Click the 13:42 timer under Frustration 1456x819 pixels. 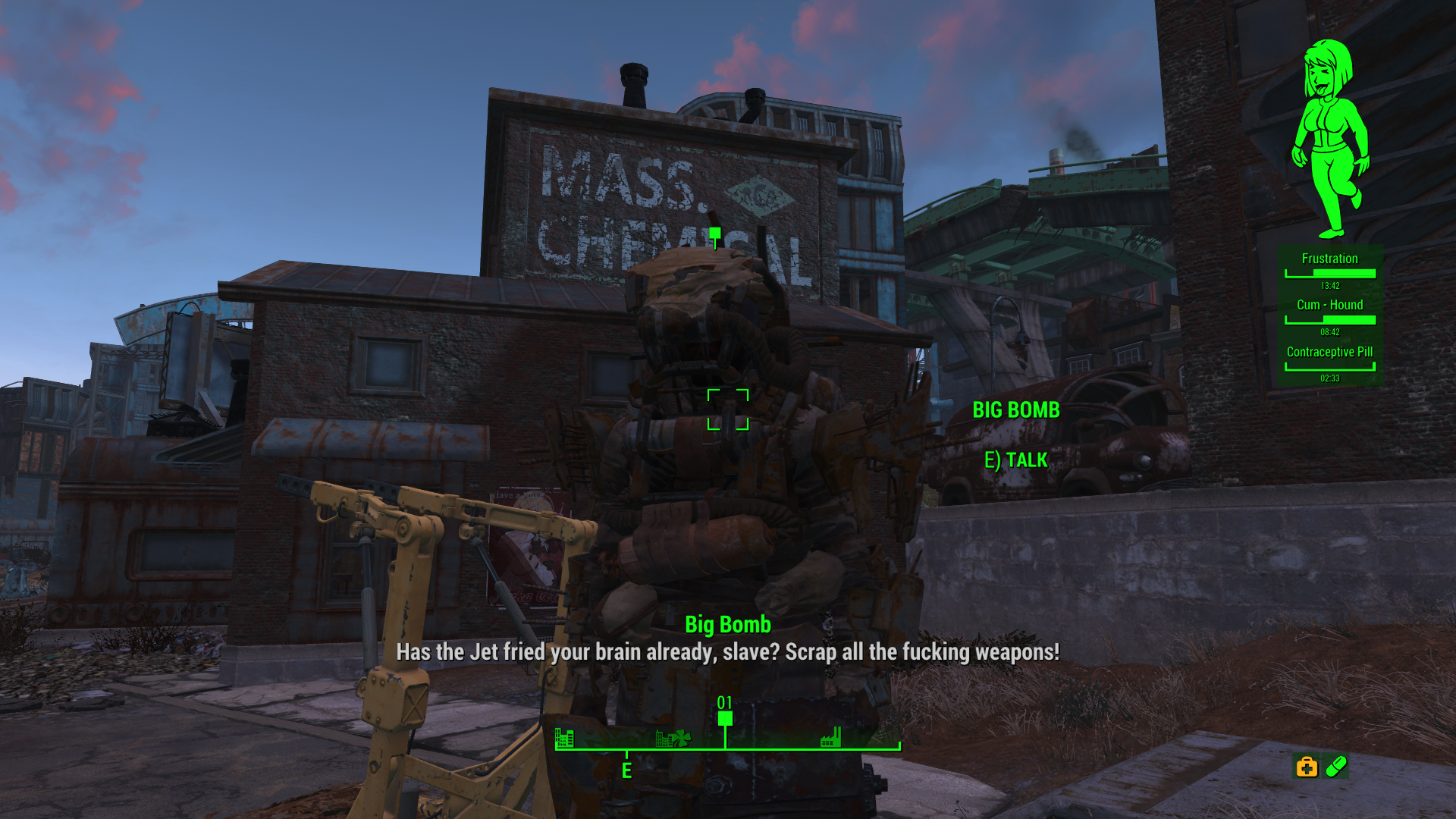[x=1330, y=286]
